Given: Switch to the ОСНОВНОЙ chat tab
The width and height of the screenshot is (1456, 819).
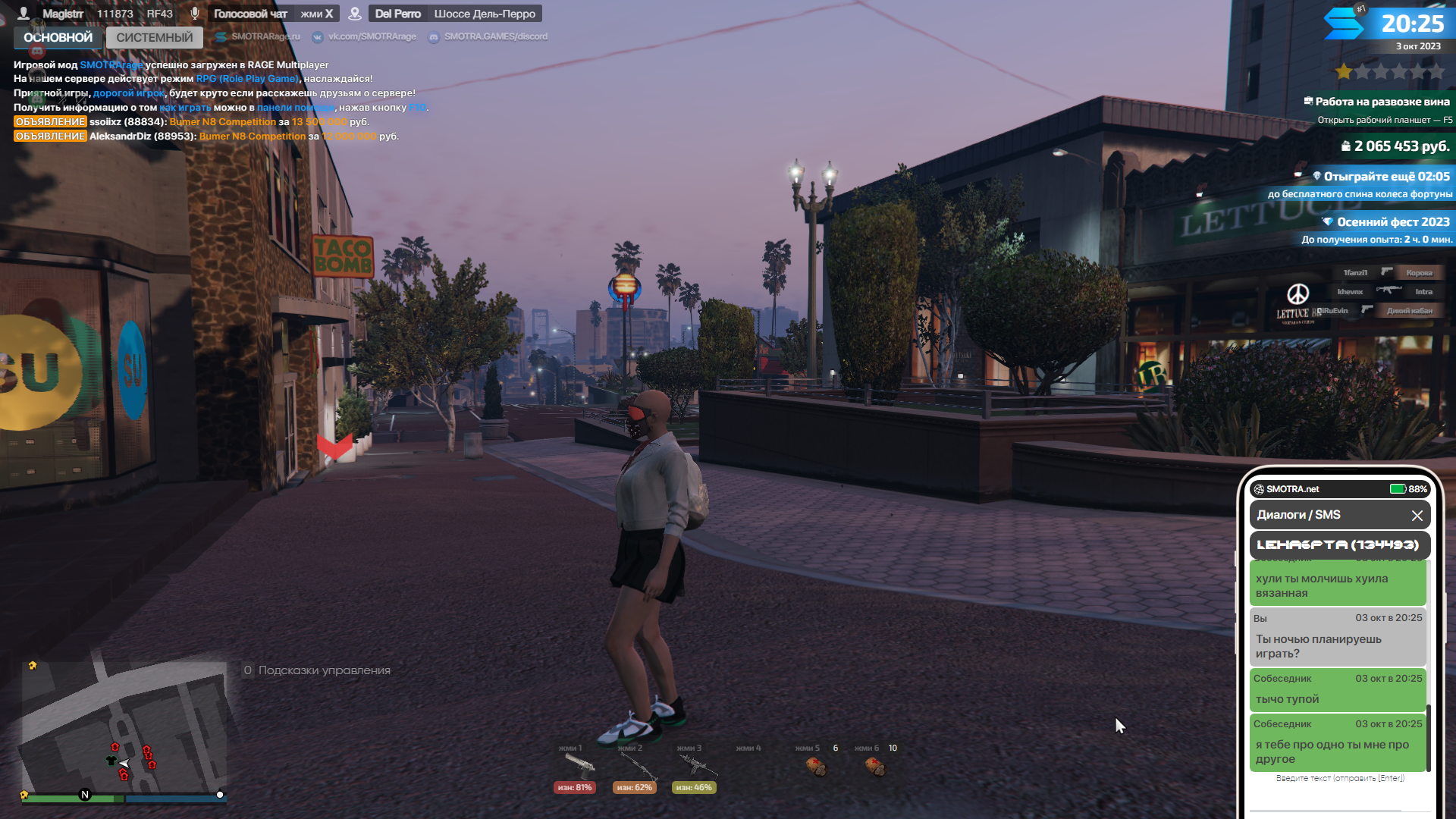Looking at the screenshot, I should [x=58, y=37].
